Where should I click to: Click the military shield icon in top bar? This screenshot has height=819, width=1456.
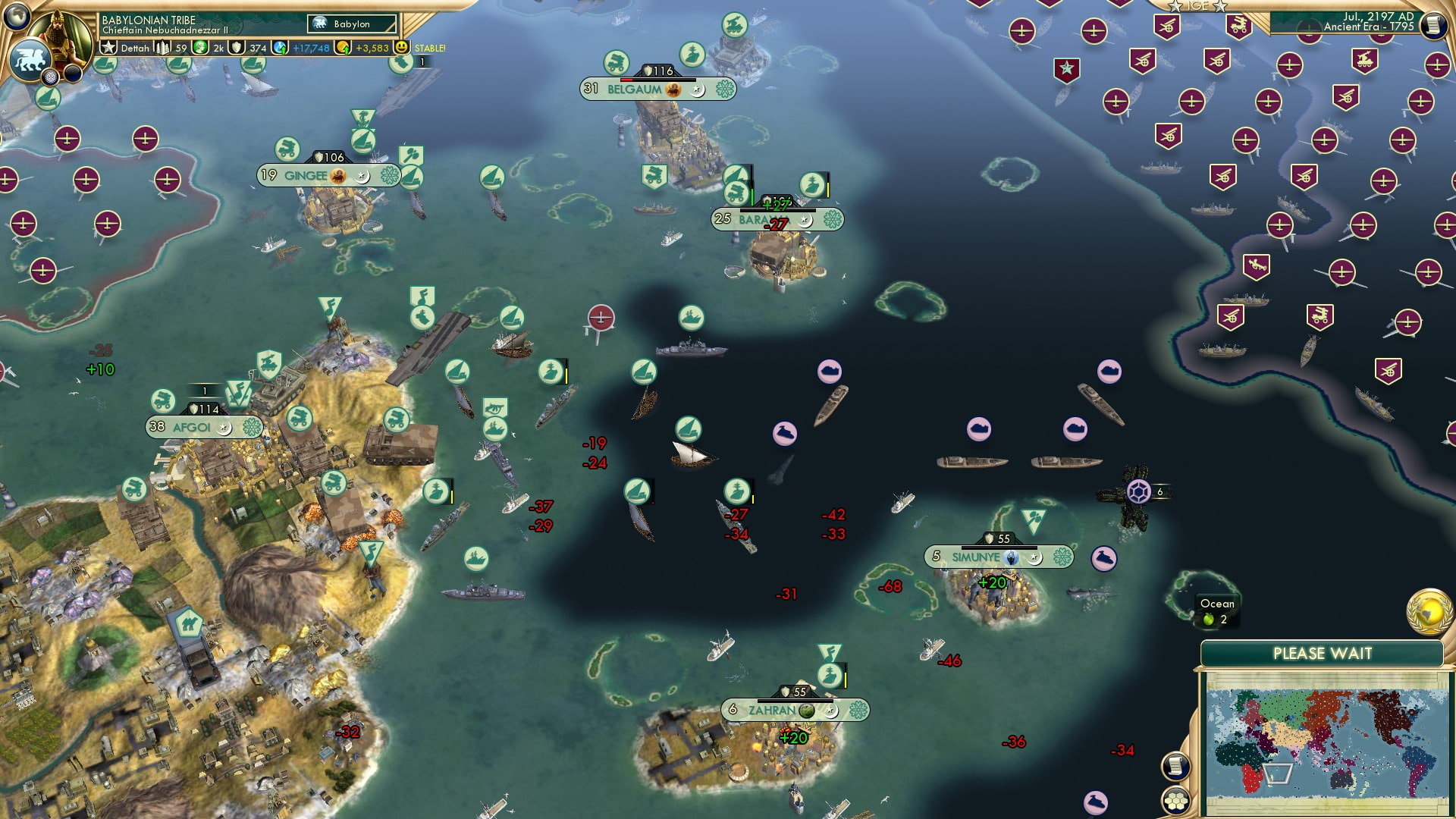point(238,48)
